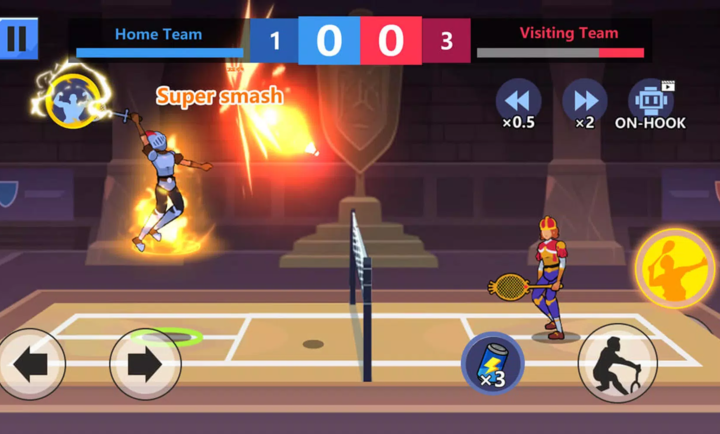Use the energy drink ×3 item
The height and width of the screenshot is (434, 720).
click(492, 363)
